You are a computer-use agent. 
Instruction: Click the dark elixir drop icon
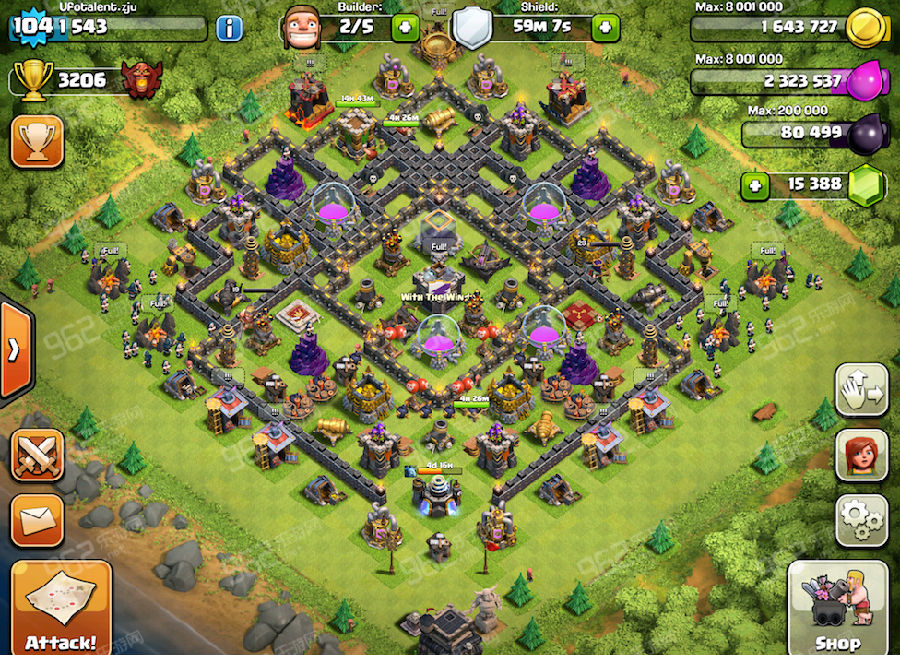[866, 132]
